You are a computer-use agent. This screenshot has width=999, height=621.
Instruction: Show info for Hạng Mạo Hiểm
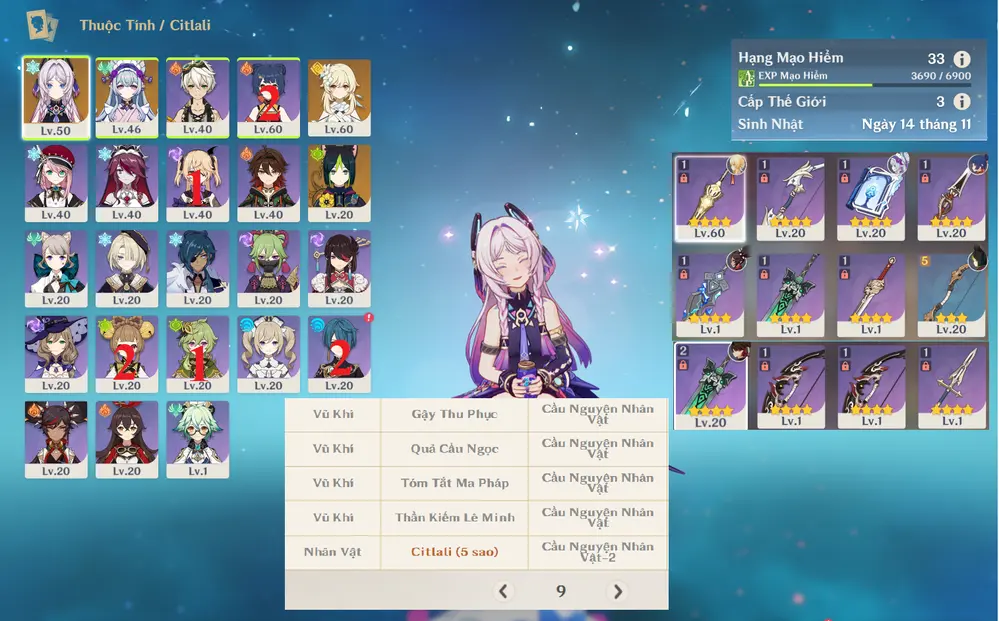click(962, 59)
